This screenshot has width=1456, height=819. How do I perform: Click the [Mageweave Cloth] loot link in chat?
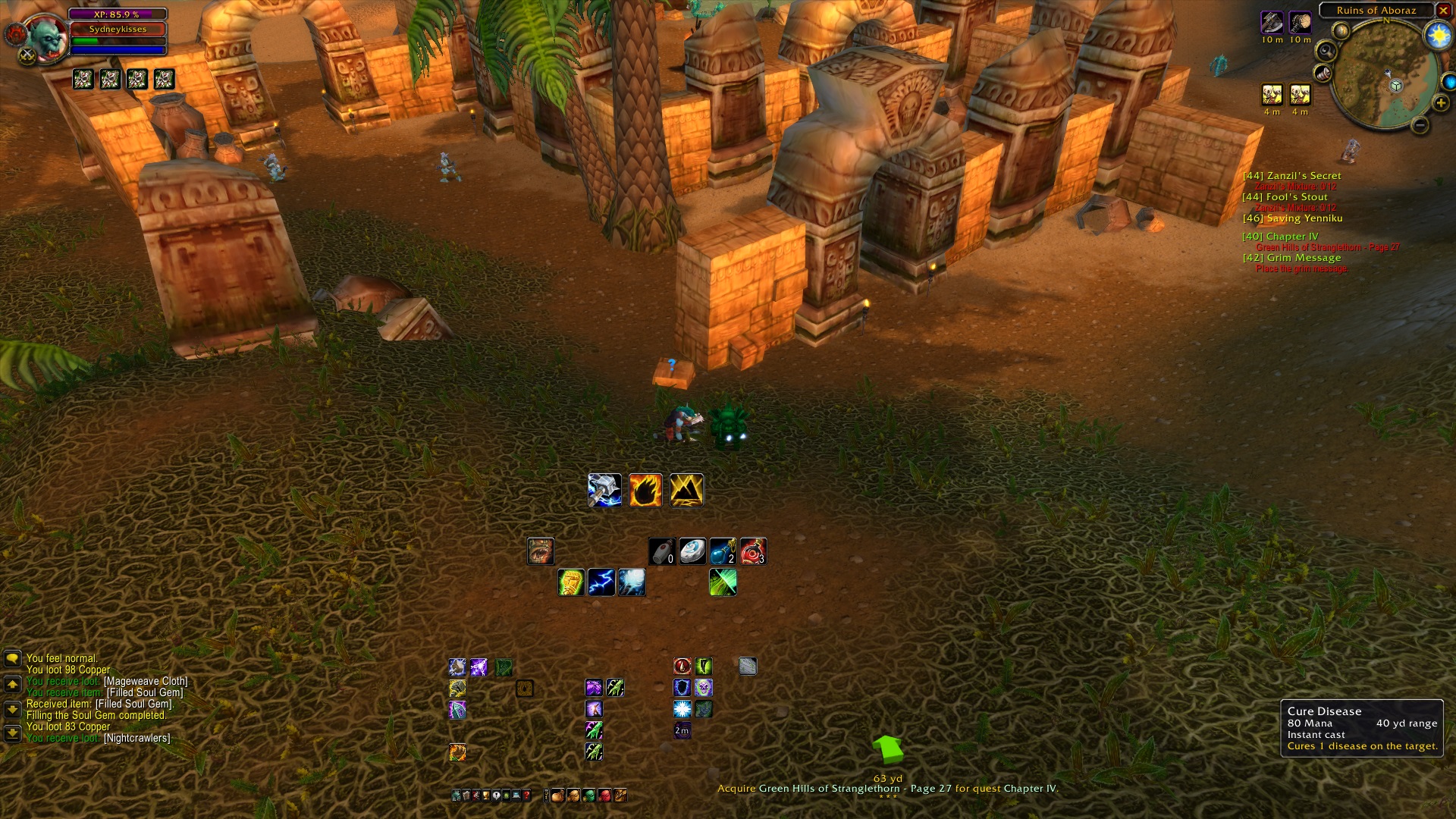(x=146, y=682)
